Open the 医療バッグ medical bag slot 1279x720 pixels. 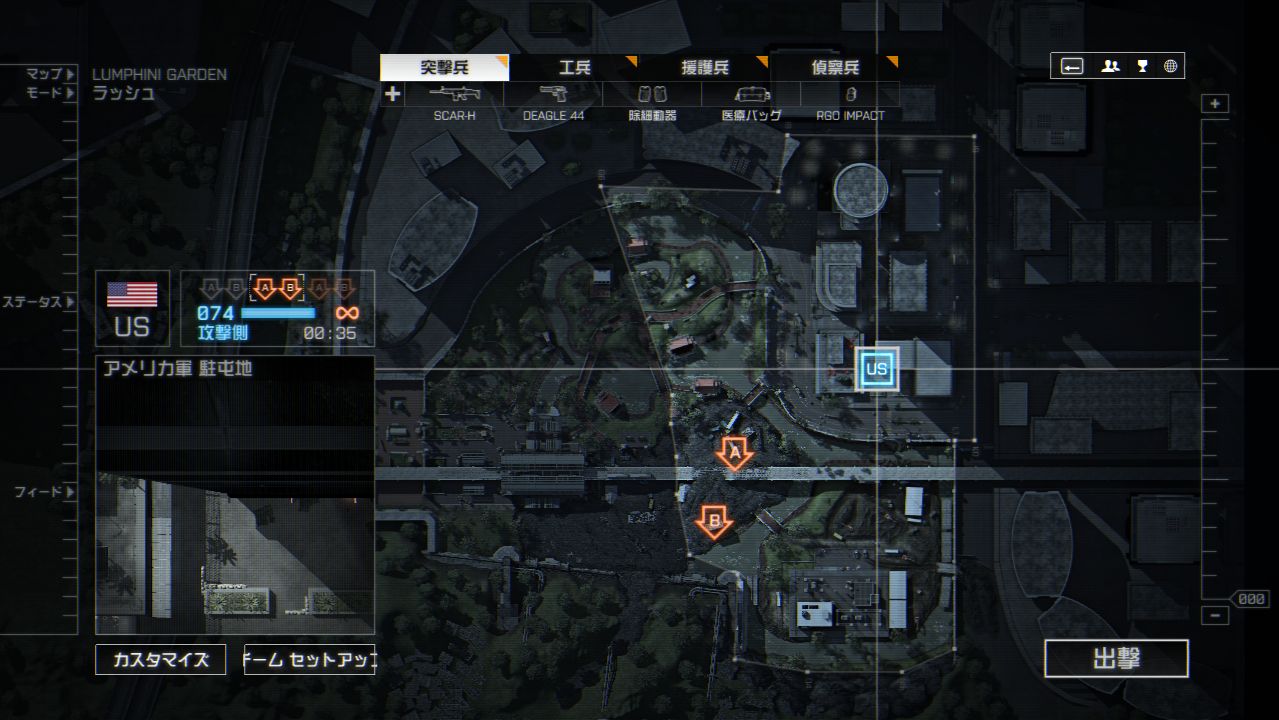coord(751,95)
